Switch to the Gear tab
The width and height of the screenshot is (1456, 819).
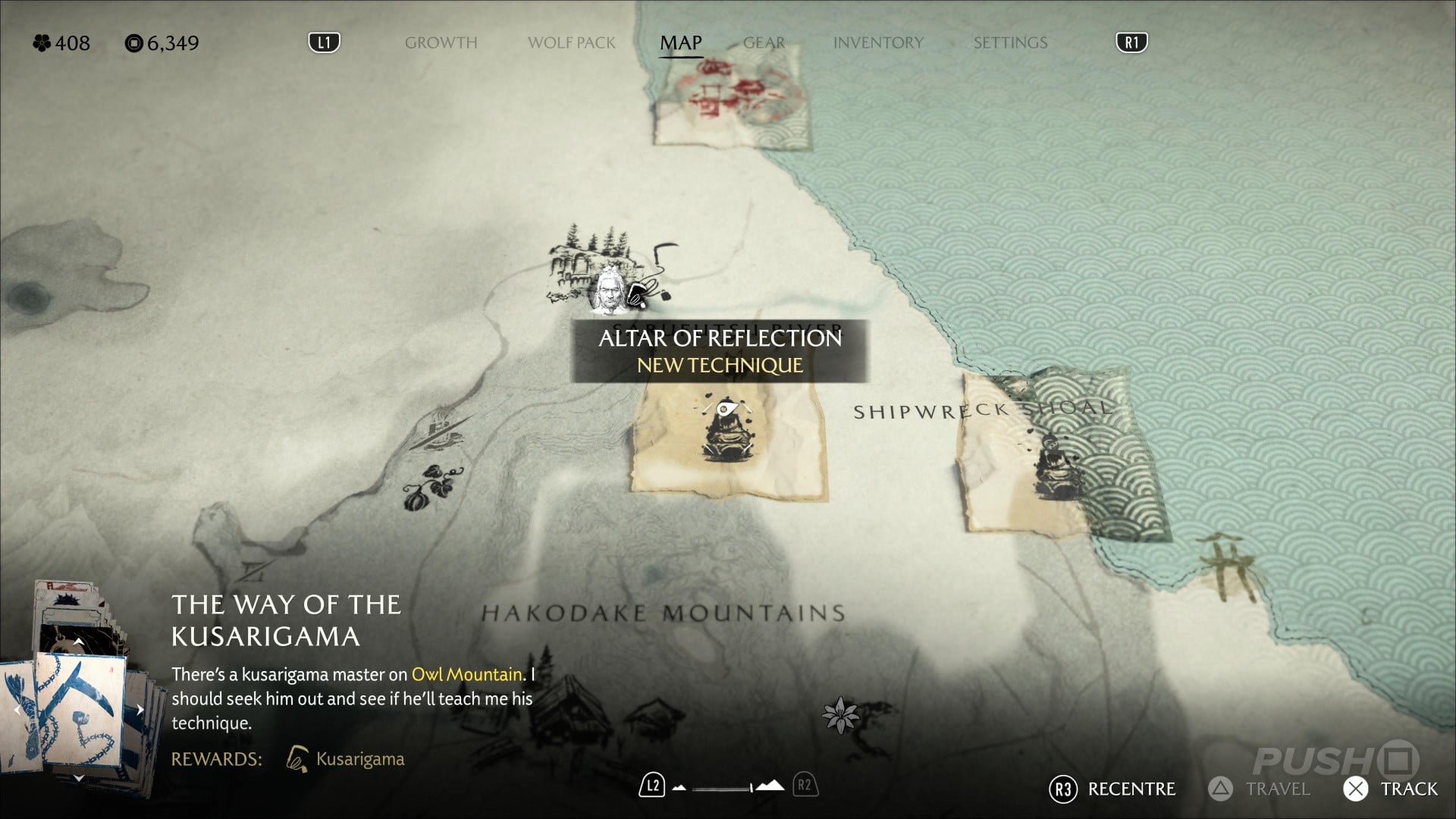click(x=764, y=43)
